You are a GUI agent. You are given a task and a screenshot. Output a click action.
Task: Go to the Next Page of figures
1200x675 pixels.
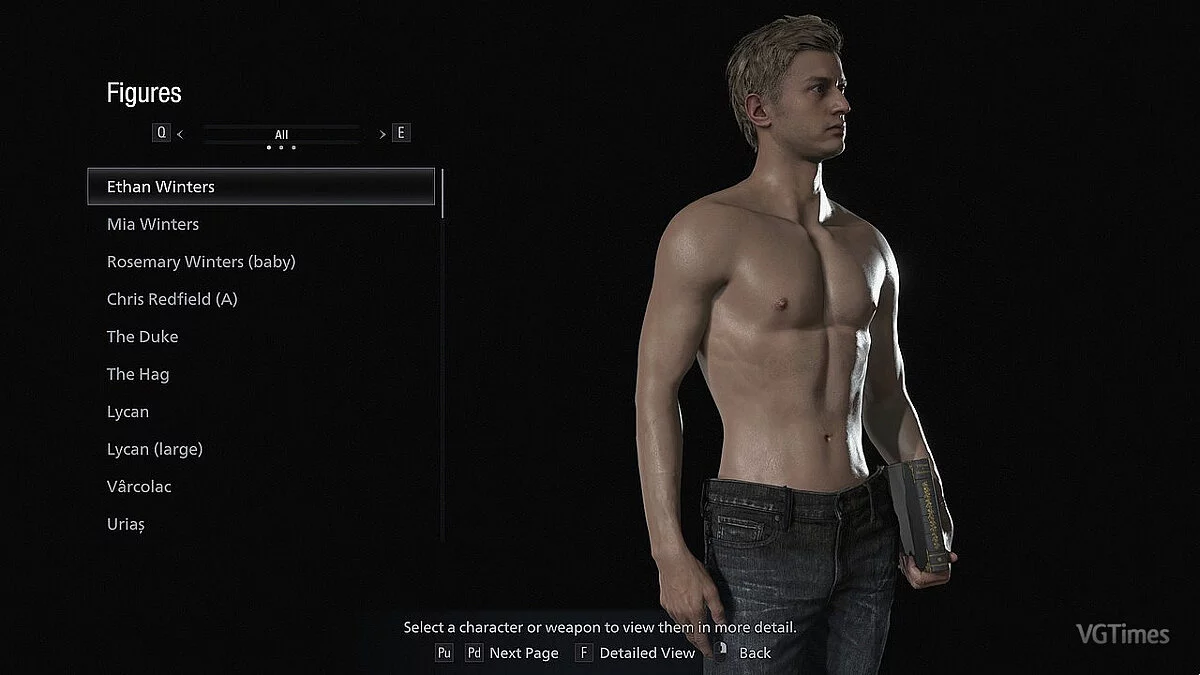[523, 653]
